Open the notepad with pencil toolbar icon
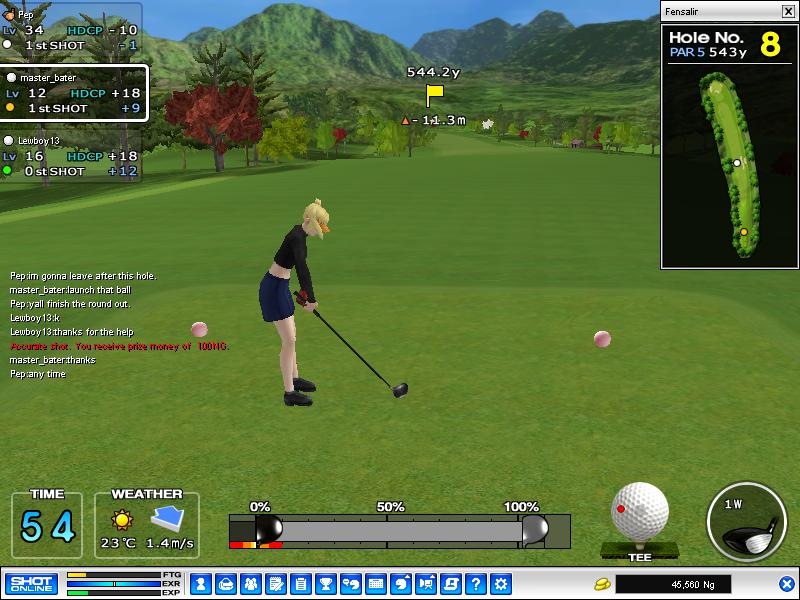The width and height of the screenshot is (800, 600). pos(275,583)
